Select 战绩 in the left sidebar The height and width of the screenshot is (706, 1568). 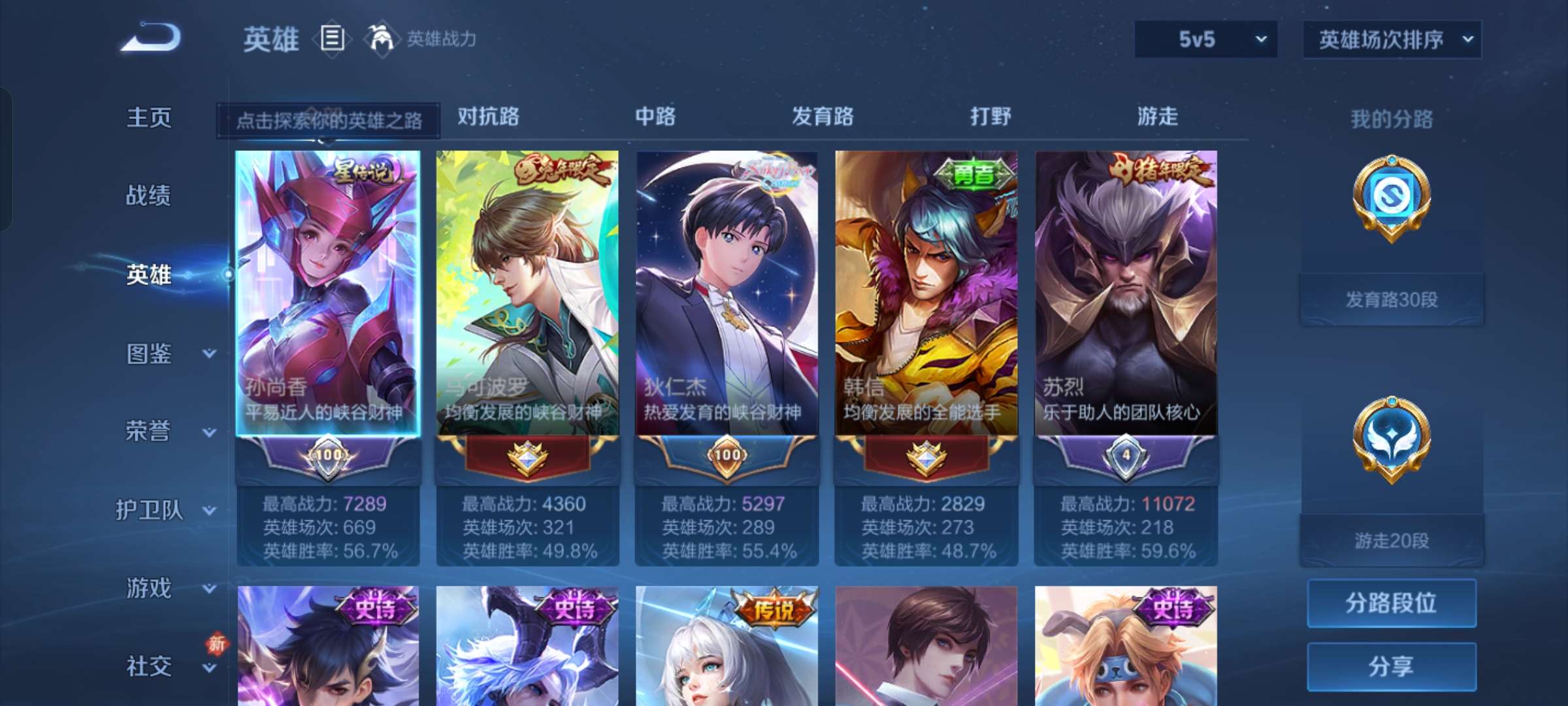150,196
